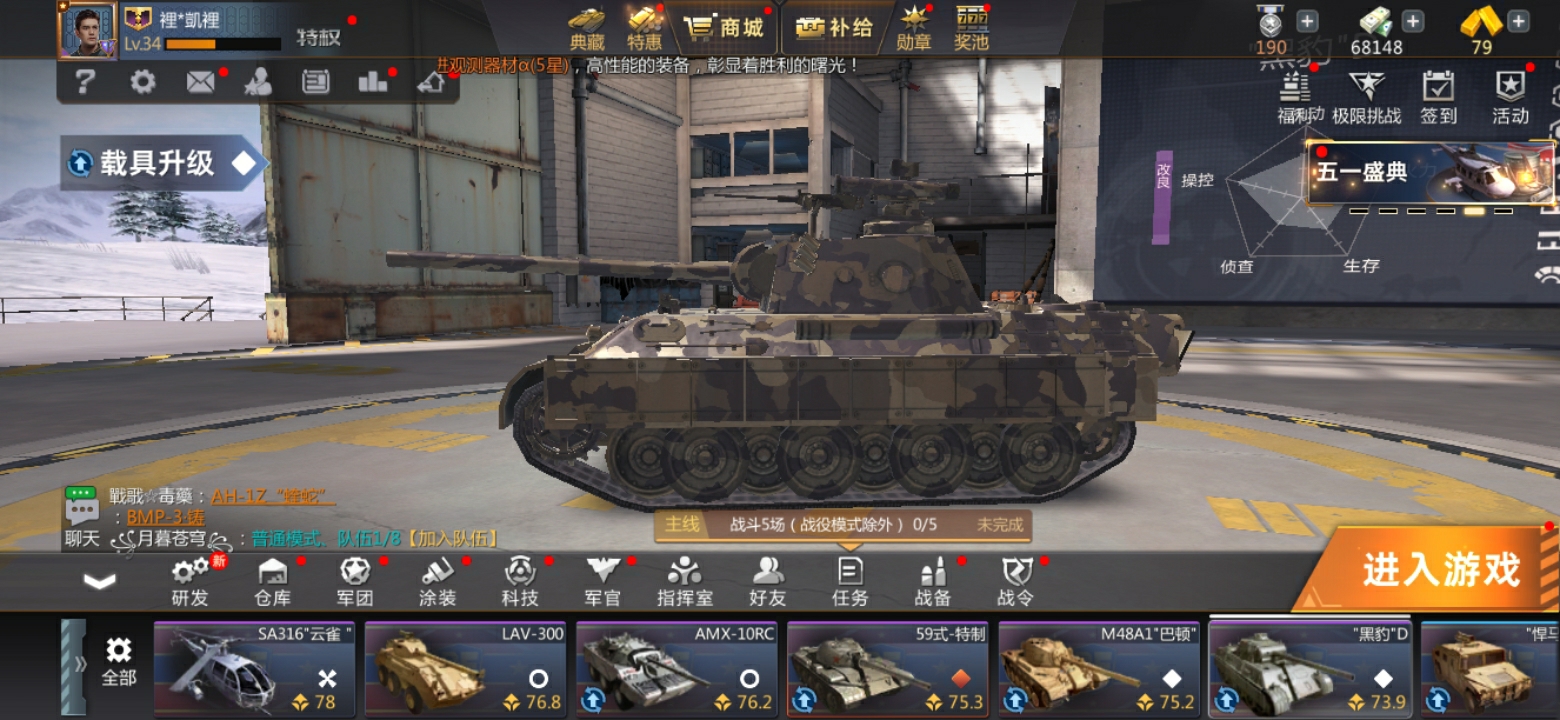Select the LAV-300 vehicle card
This screenshot has height=720, width=1560.
(x=466, y=667)
